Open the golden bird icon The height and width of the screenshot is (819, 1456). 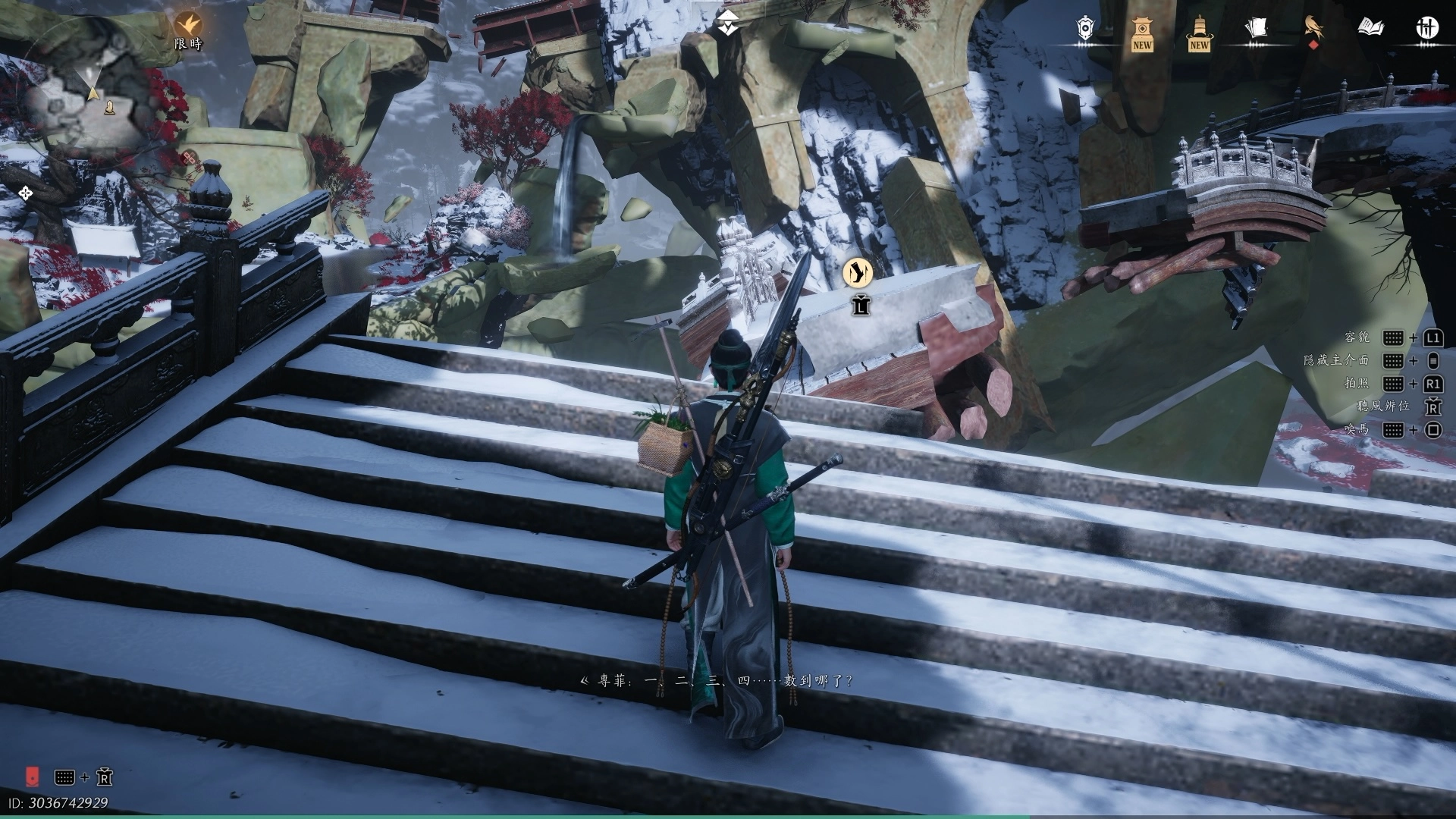tap(1313, 28)
